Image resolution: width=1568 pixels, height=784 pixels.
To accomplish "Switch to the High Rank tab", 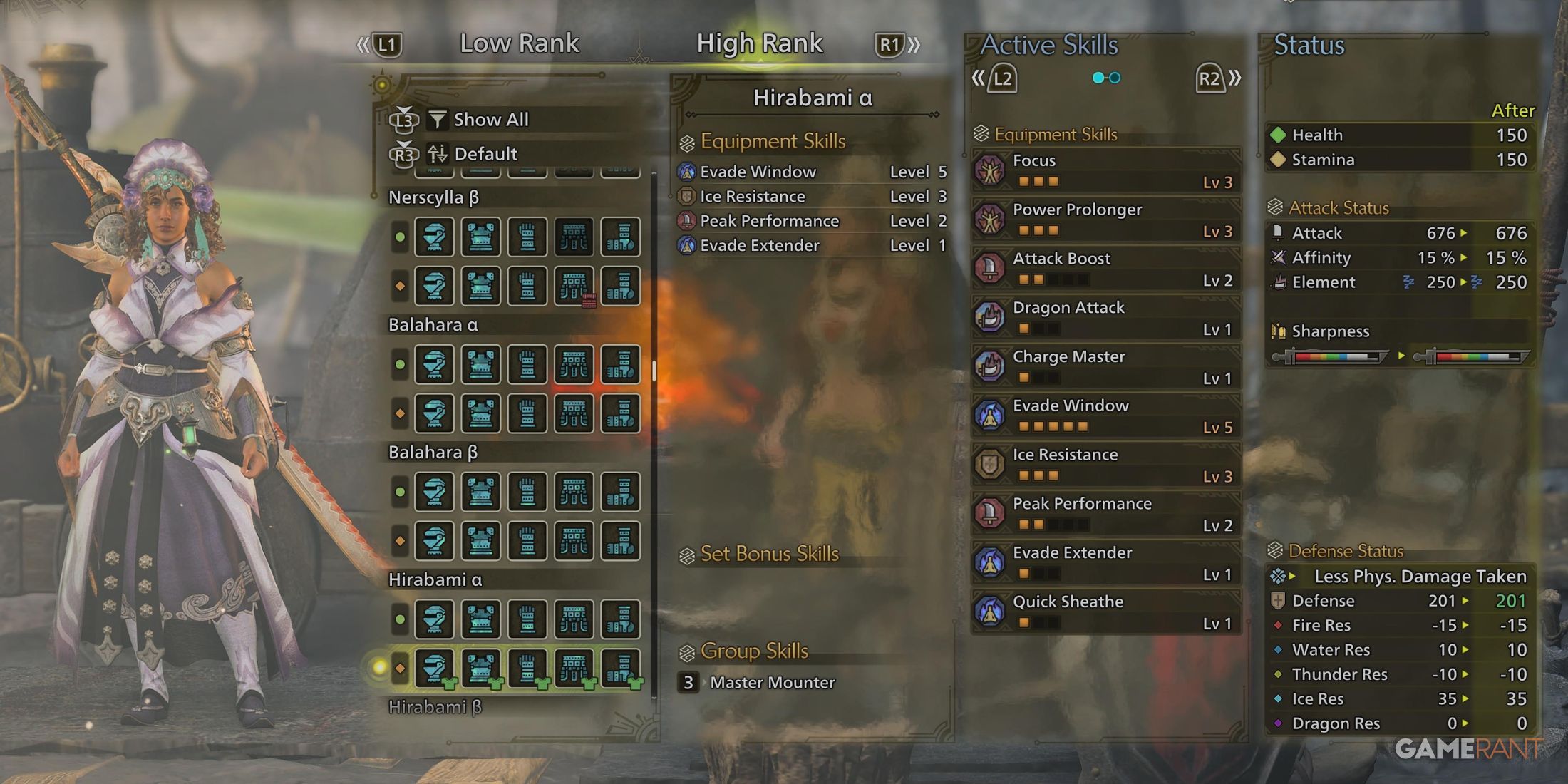I will [760, 43].
